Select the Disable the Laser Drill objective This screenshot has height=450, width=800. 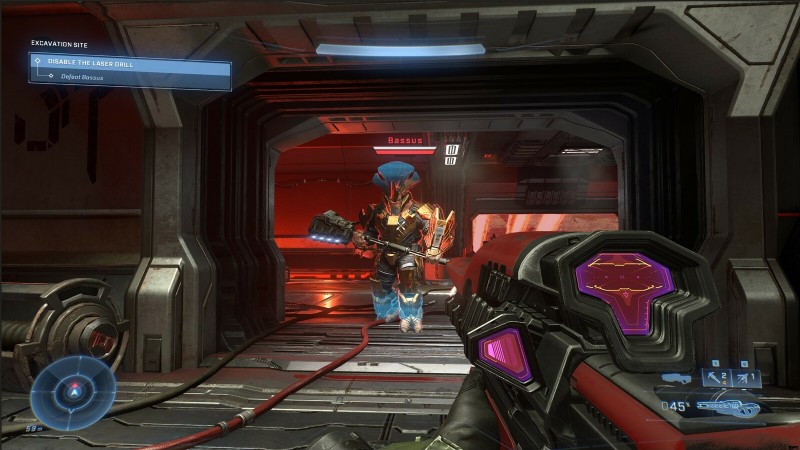[130, 62]
